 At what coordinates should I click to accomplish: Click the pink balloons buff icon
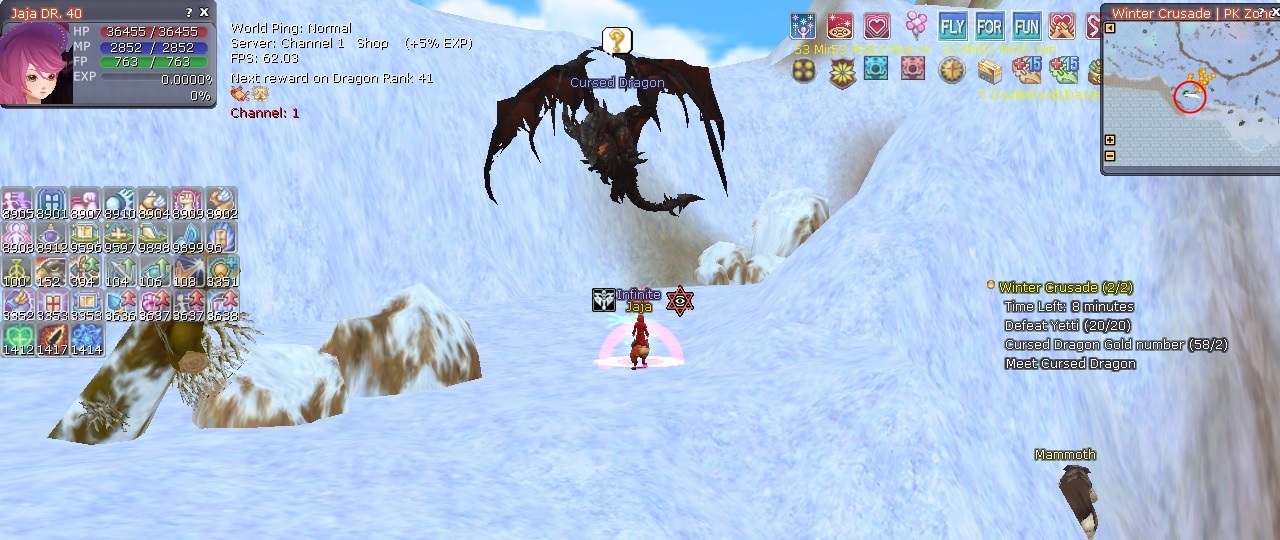point(915,25)
